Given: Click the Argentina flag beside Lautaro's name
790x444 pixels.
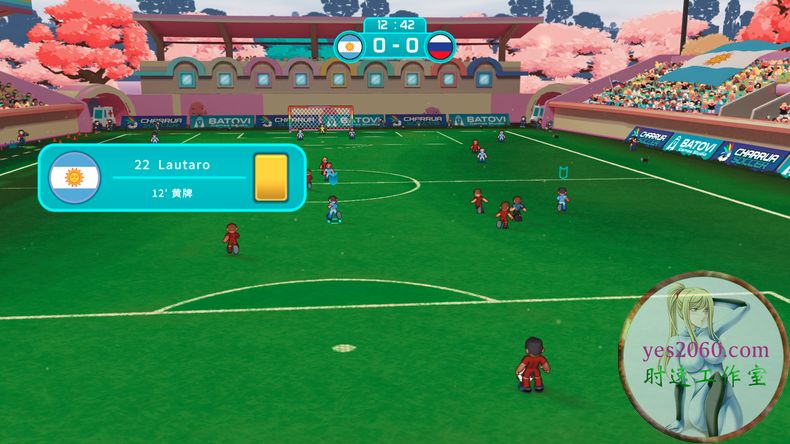Looking at the screenshot, I should [x=75, y=178].
